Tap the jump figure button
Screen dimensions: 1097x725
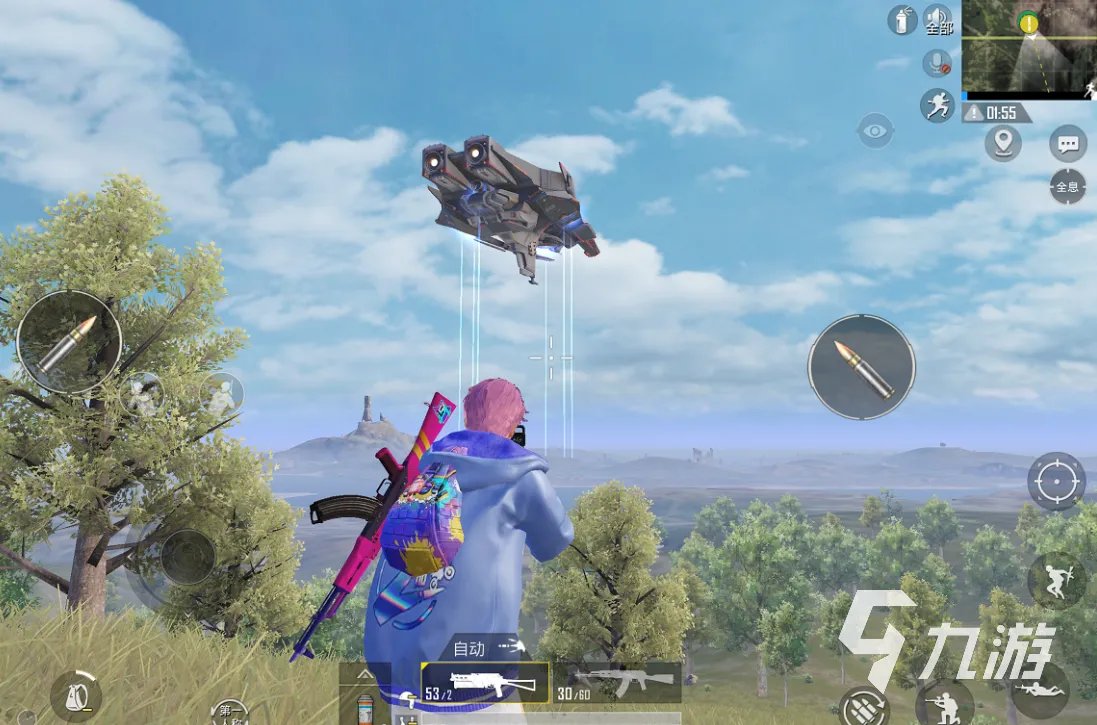[1056, 580]
